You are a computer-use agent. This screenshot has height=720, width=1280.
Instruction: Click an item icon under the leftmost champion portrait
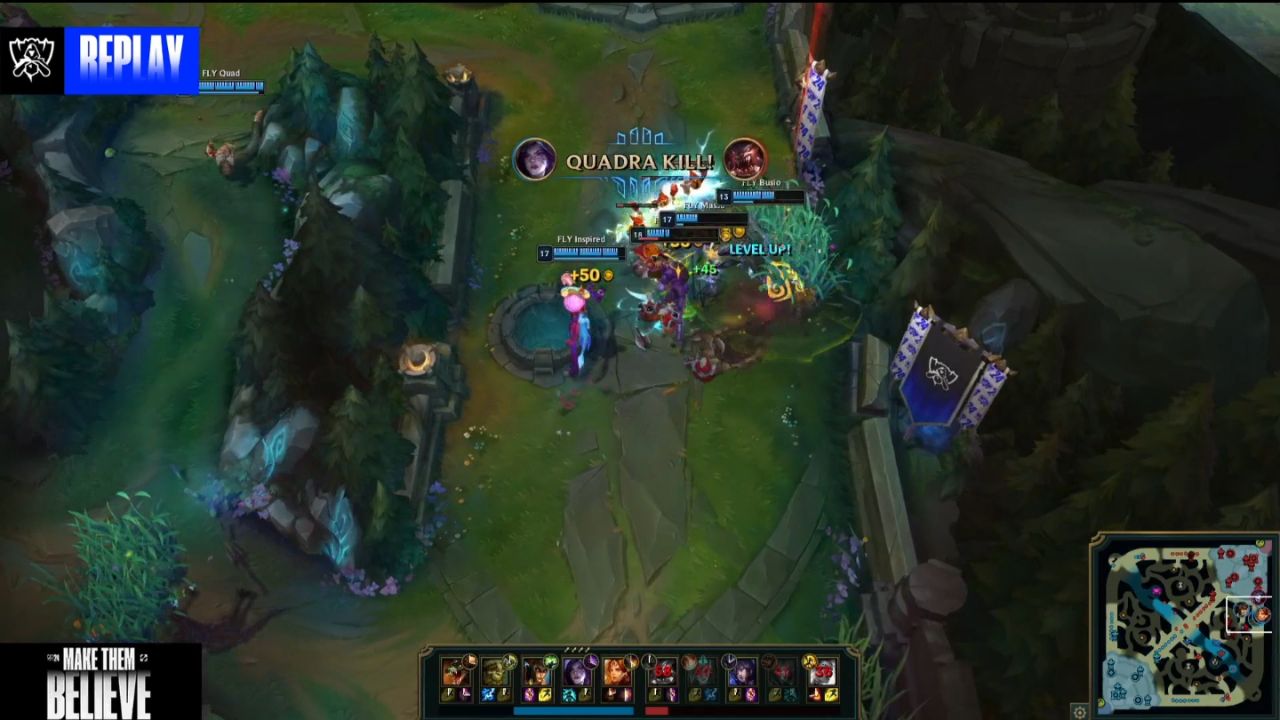(450, 694)
